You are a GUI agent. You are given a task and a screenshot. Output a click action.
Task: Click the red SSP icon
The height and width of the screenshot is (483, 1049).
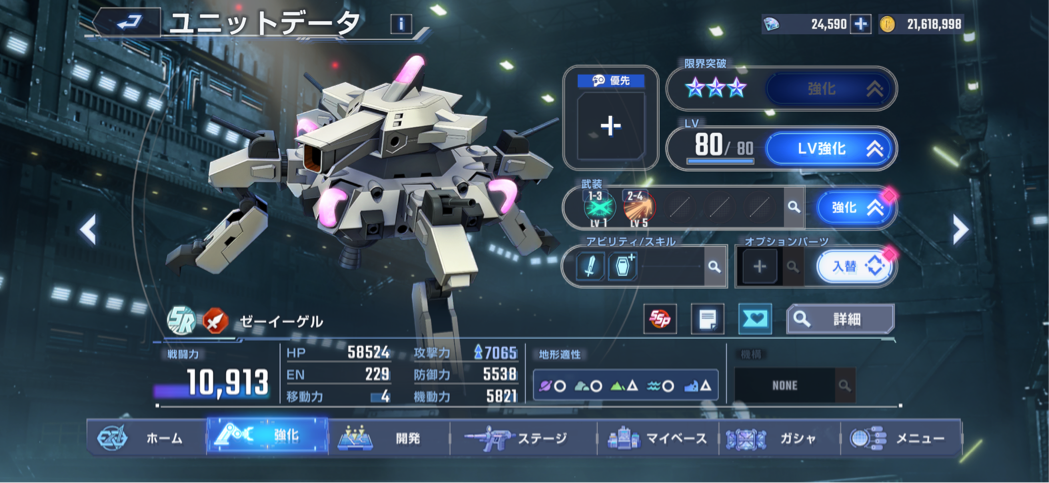point(659,319)
